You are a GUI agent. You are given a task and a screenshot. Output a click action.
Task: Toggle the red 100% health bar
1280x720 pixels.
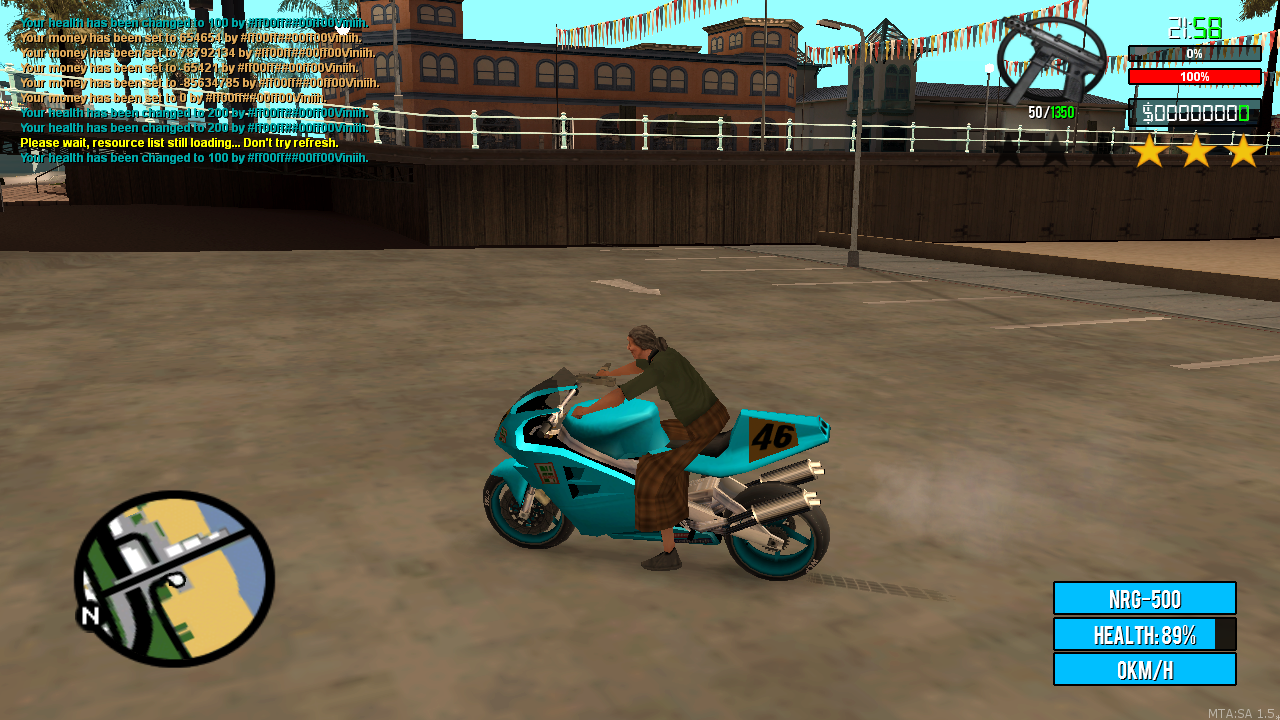pyautogui.click(x=1194, y=76)
